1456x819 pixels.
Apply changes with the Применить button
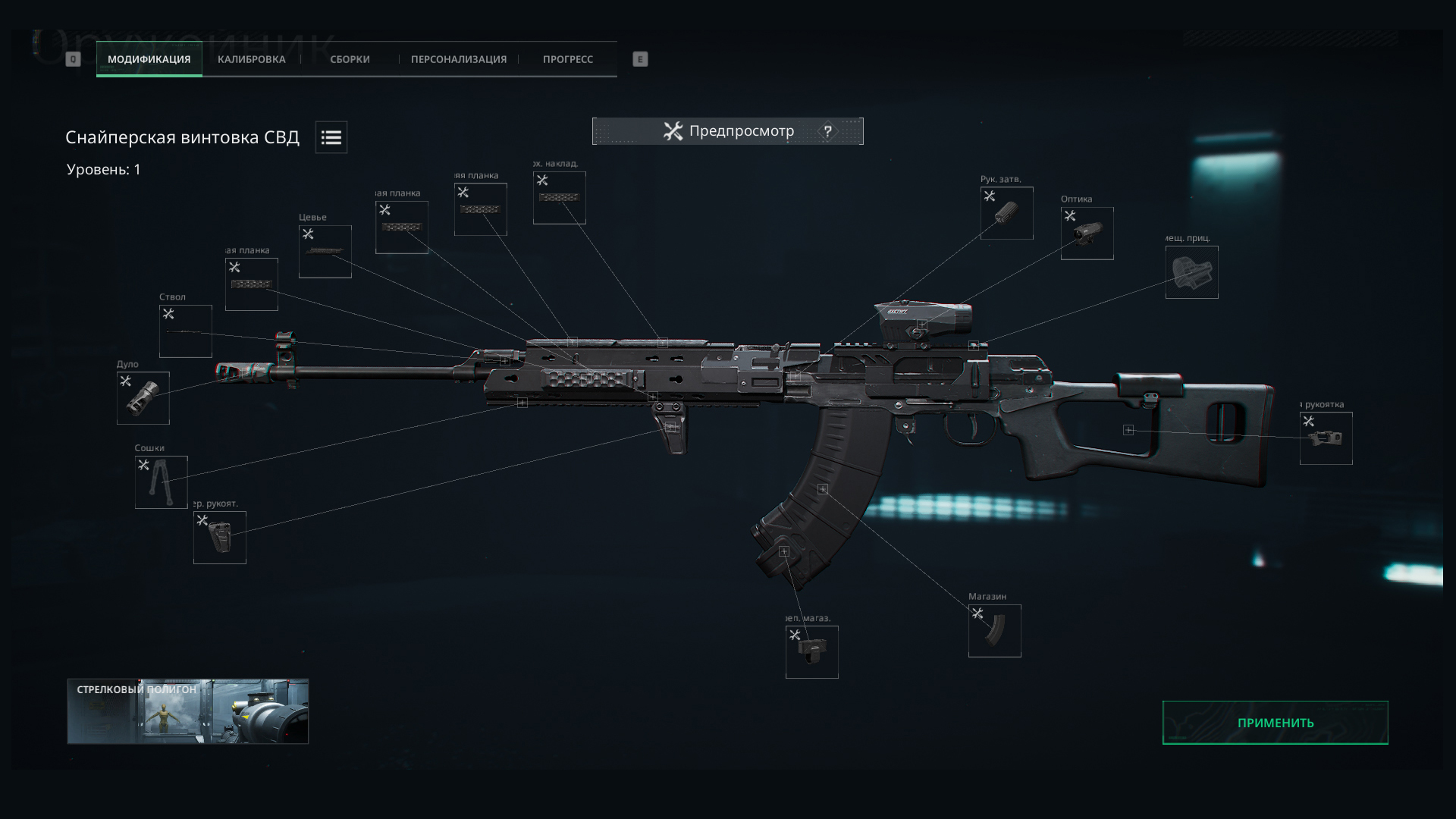coord(1275,723)
